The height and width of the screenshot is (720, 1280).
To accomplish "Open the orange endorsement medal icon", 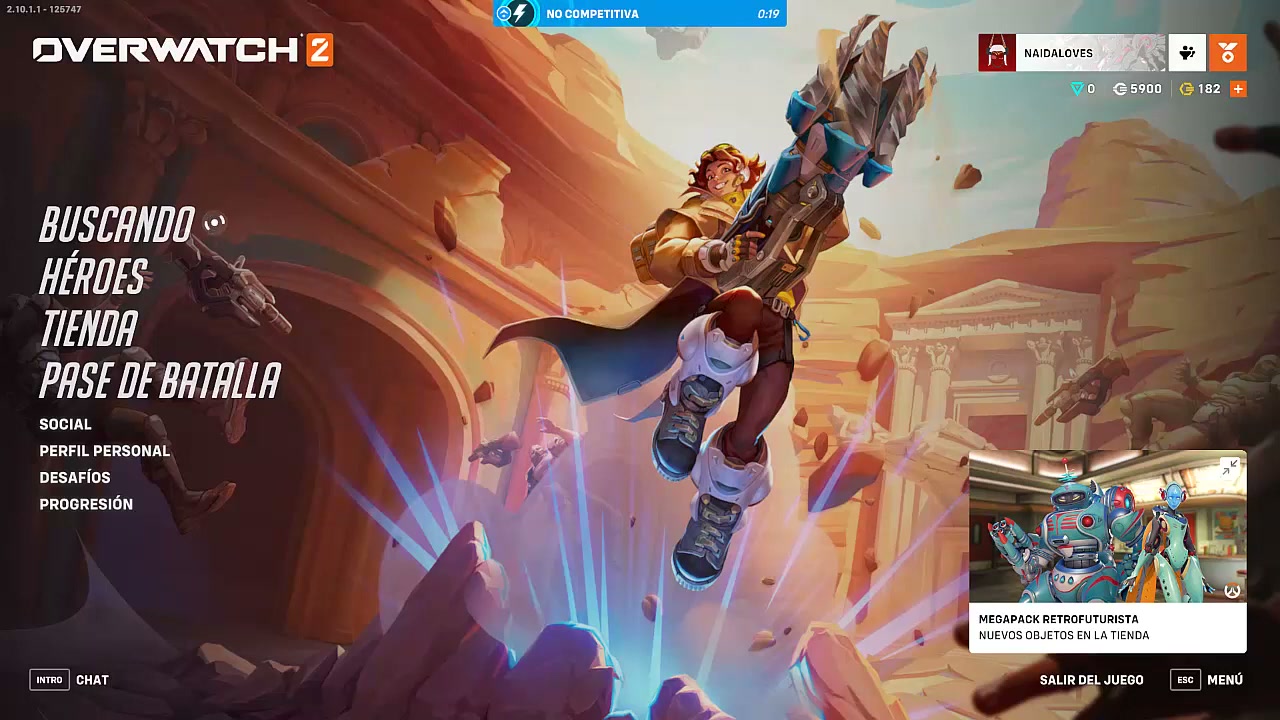I will 1228,53.
